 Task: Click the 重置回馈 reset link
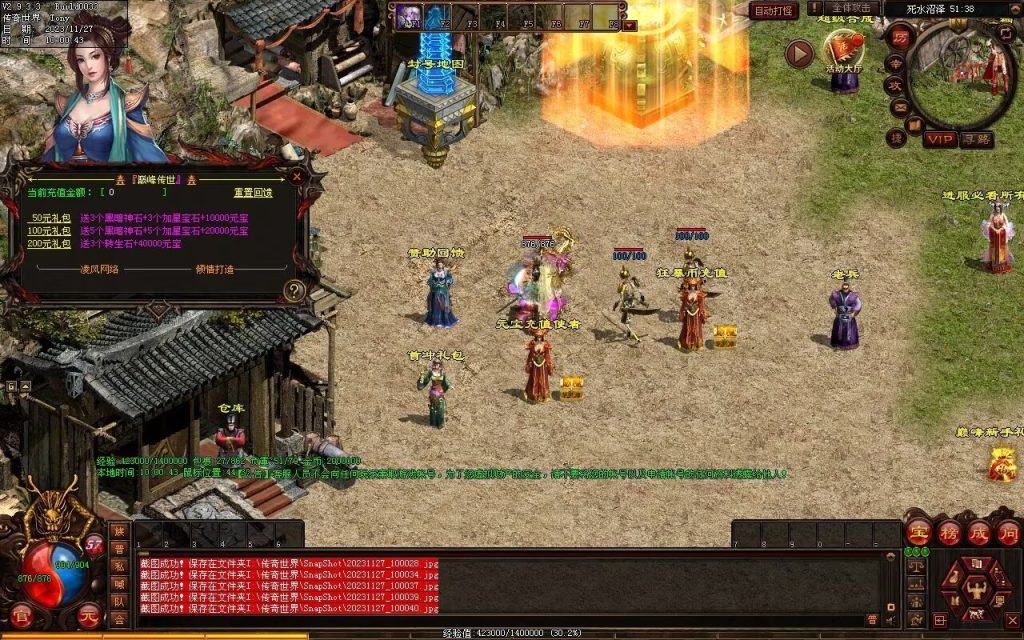point(253,192)
